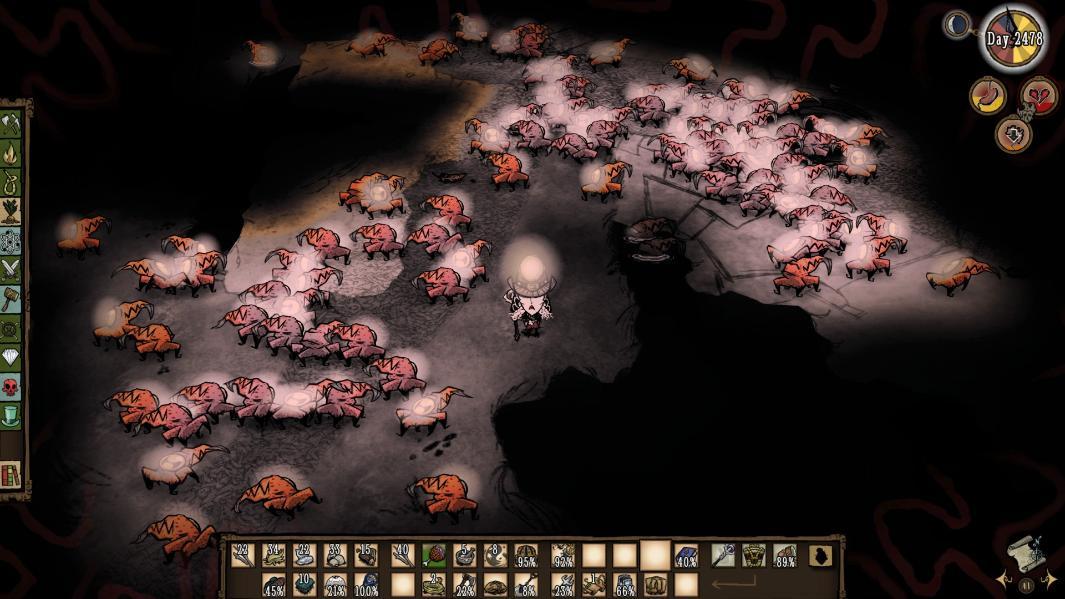
Task: Click the dark silhouette icon beside the inventory
Action: [x=820, y=556]
